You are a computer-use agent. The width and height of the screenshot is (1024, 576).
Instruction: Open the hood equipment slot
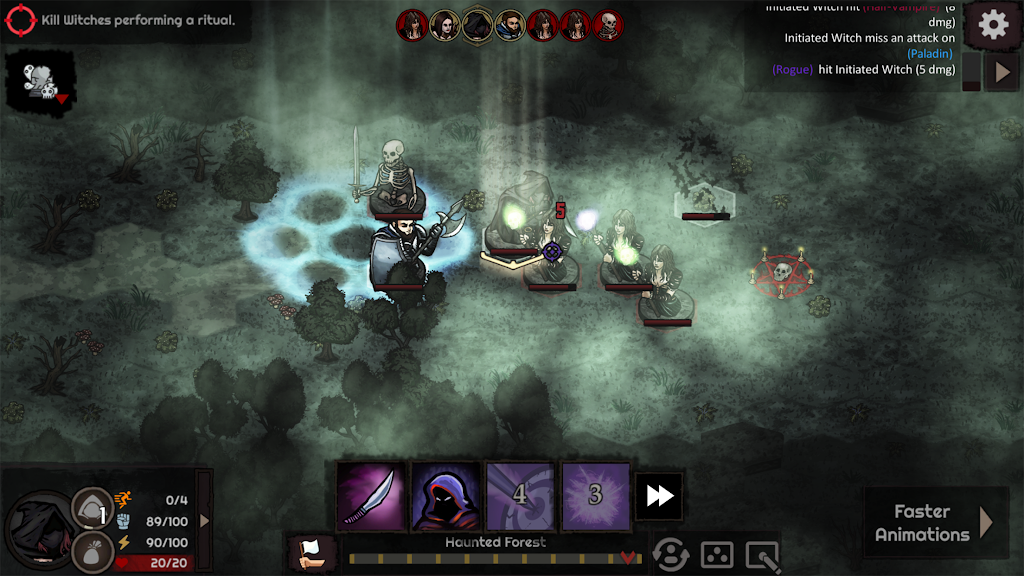click(x=90, y=508)
